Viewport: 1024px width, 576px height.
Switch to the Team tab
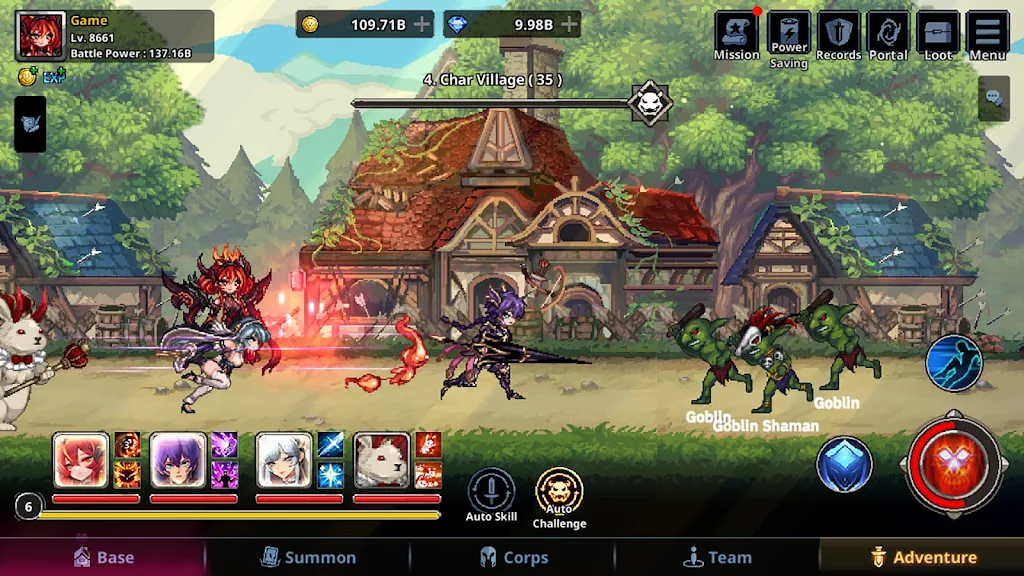pos(717,557)
